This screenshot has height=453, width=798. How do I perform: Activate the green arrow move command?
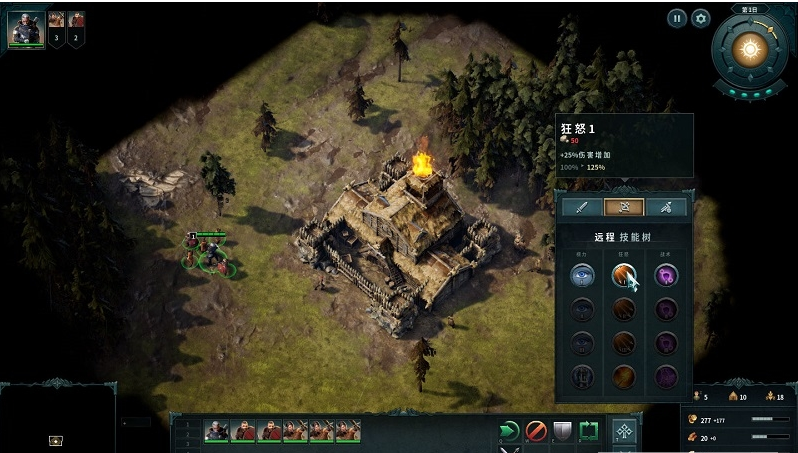point(510,431)
